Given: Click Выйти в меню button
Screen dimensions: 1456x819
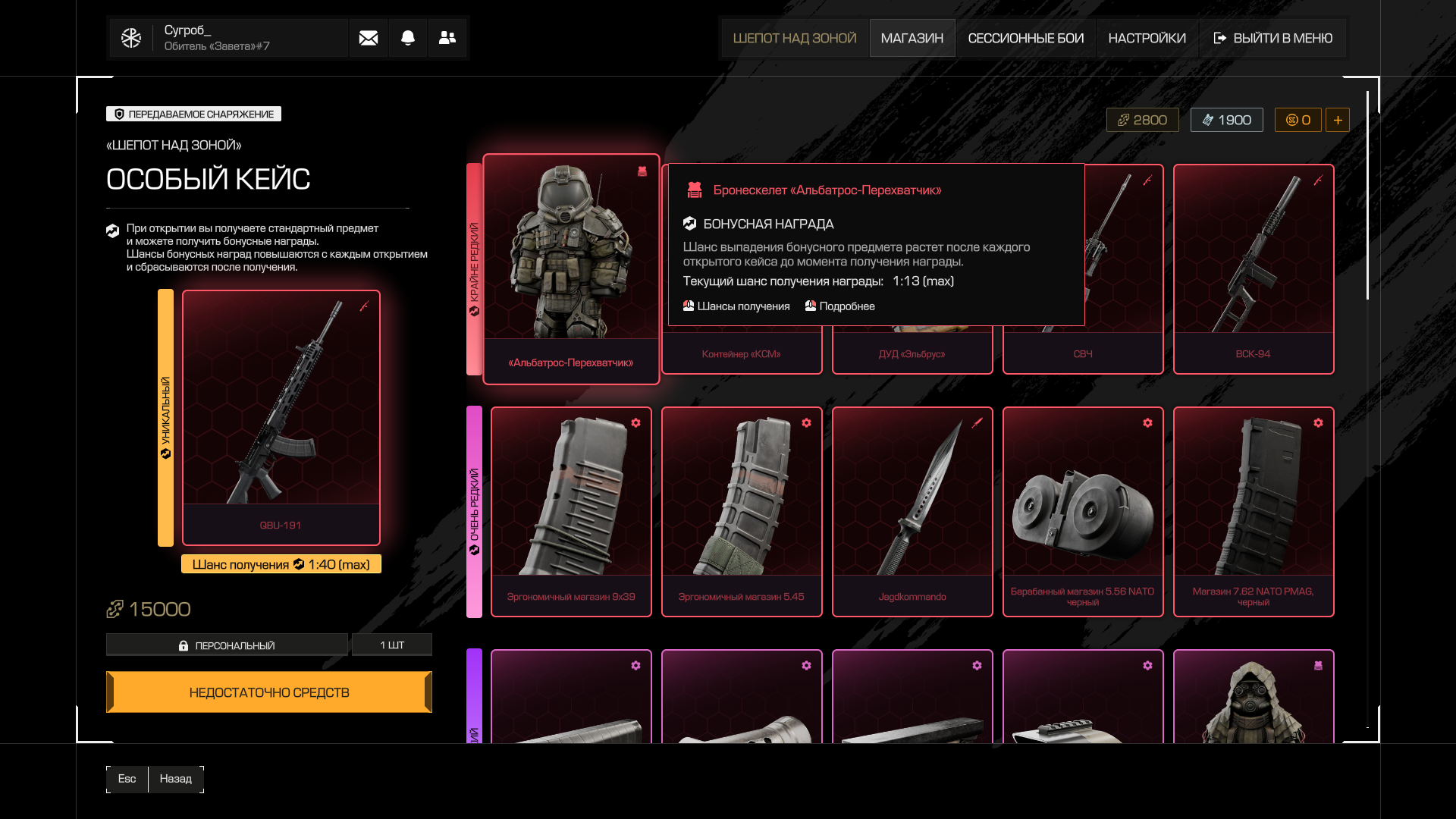Looking at the screenshot, I should coord(1273,38).
